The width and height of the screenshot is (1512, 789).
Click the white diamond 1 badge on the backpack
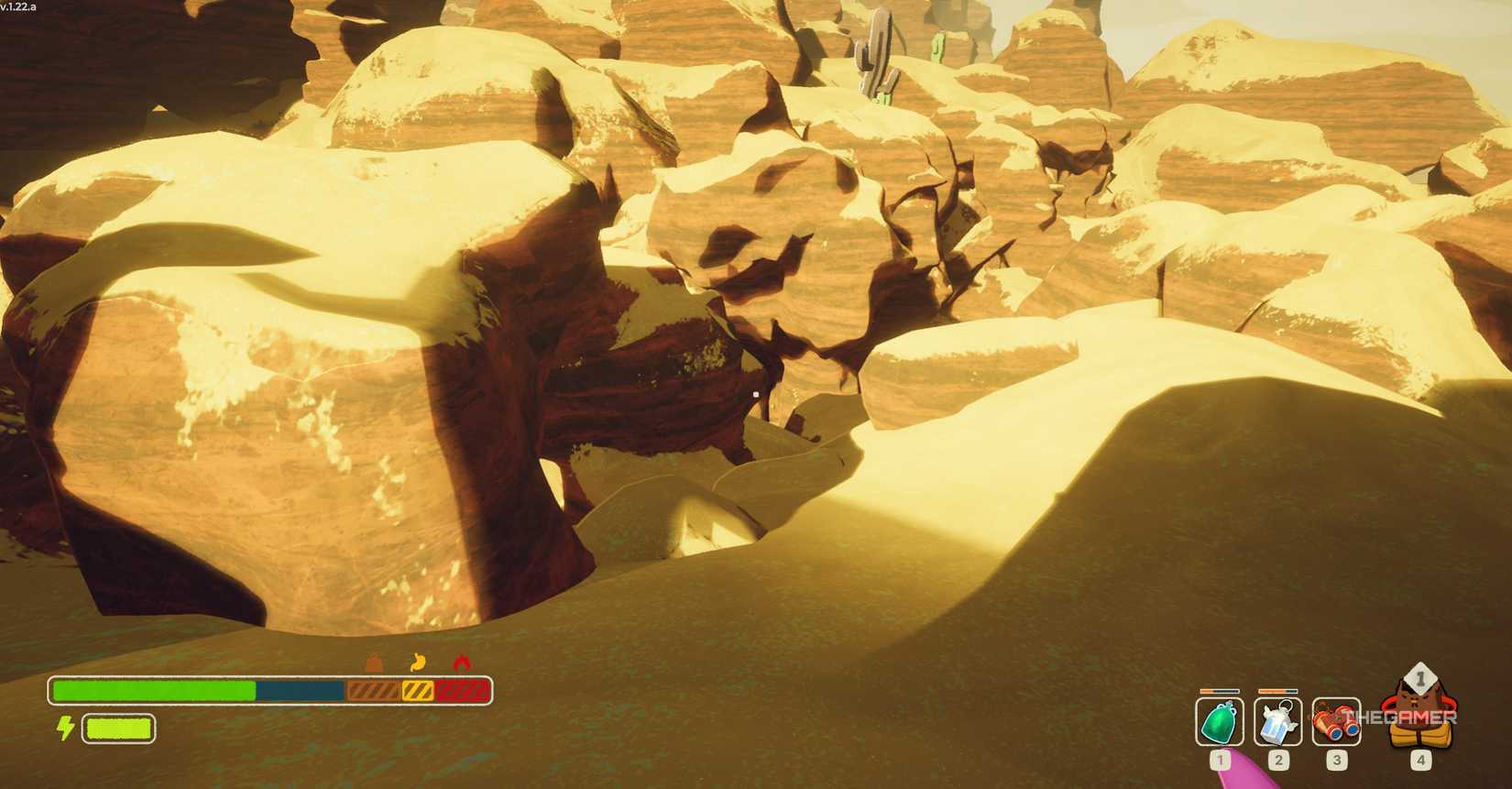pos(1419,676)
